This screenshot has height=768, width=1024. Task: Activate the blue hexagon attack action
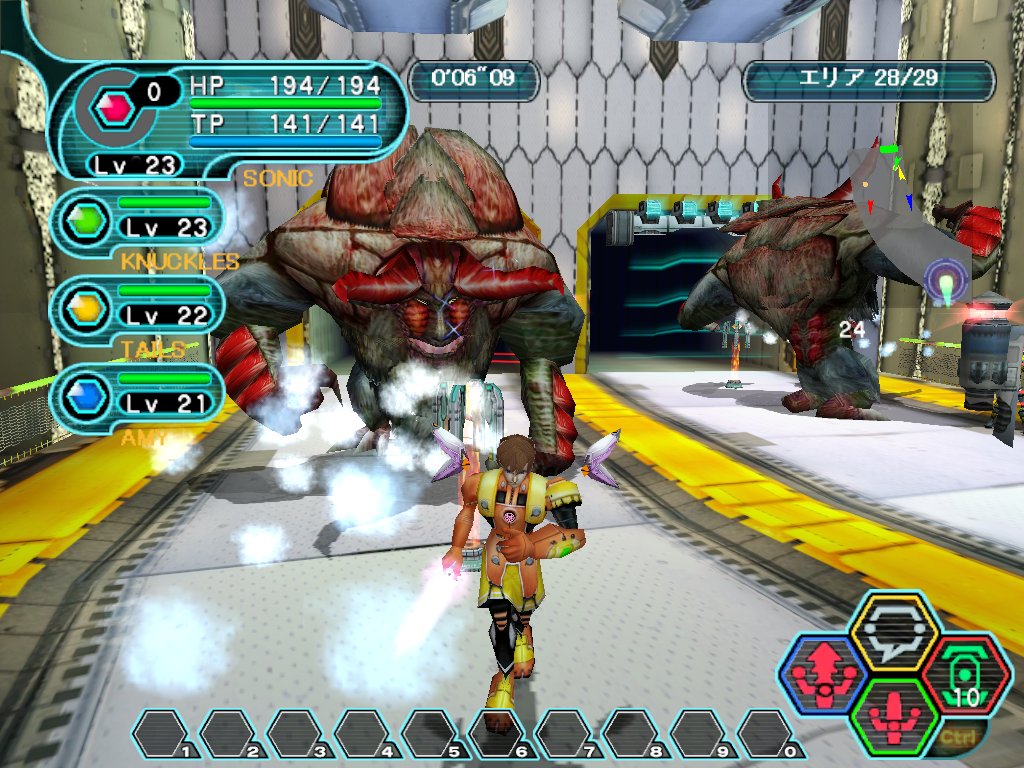pos(822,672)
